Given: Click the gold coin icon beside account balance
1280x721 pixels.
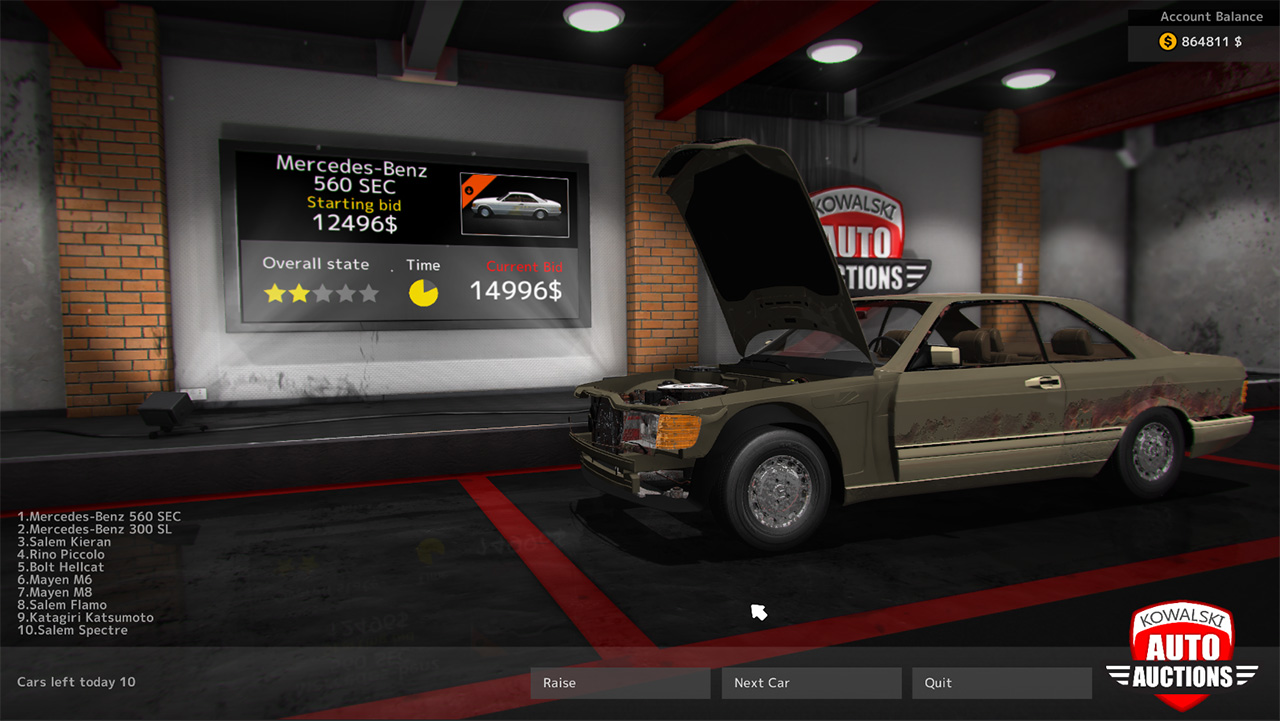Looking at the screenshot, I should point(1166,41).
